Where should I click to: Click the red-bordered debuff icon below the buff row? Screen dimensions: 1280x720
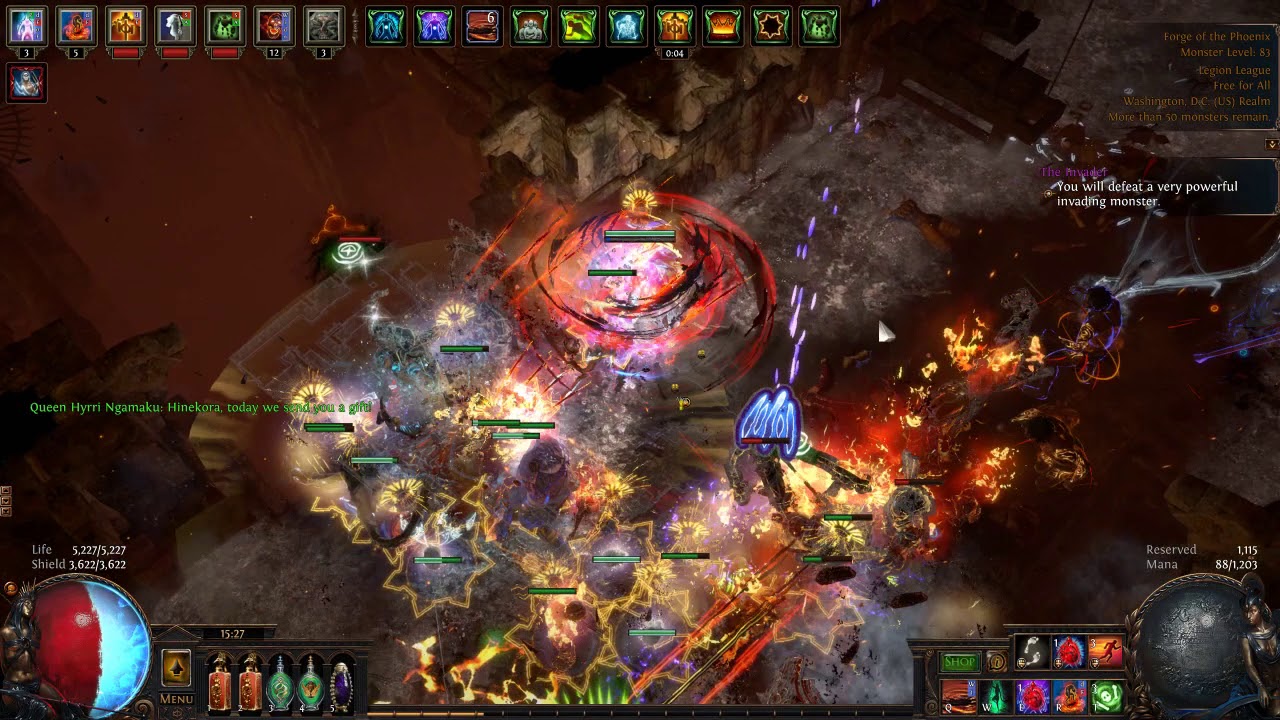27,82
